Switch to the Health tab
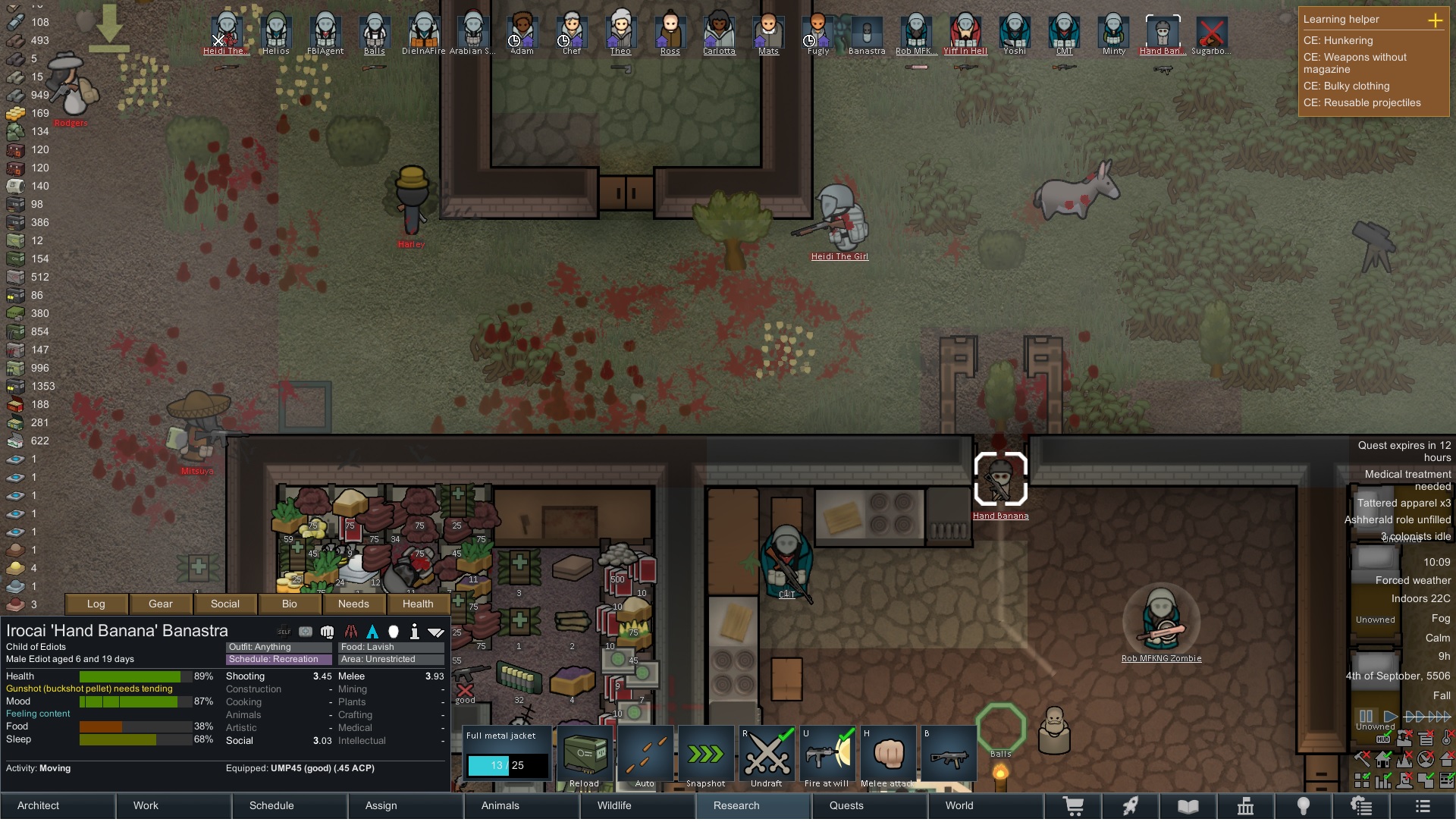 click(x=418, y=604)
